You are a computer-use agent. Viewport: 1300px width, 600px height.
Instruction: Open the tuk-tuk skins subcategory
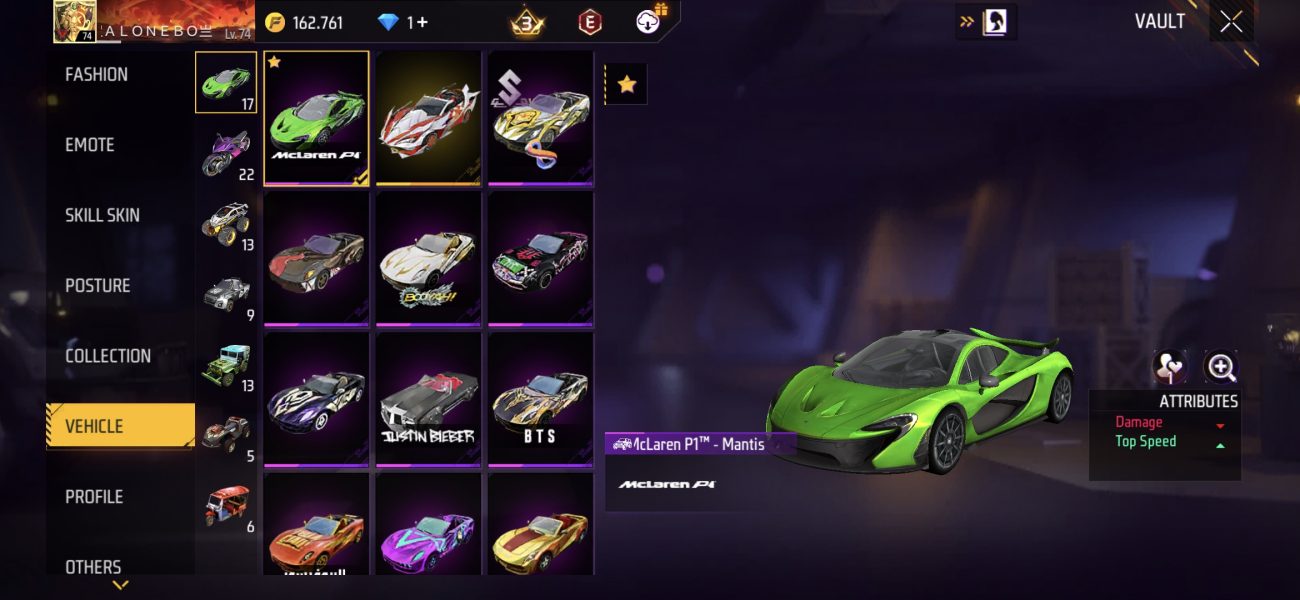[x=226, y=506]
